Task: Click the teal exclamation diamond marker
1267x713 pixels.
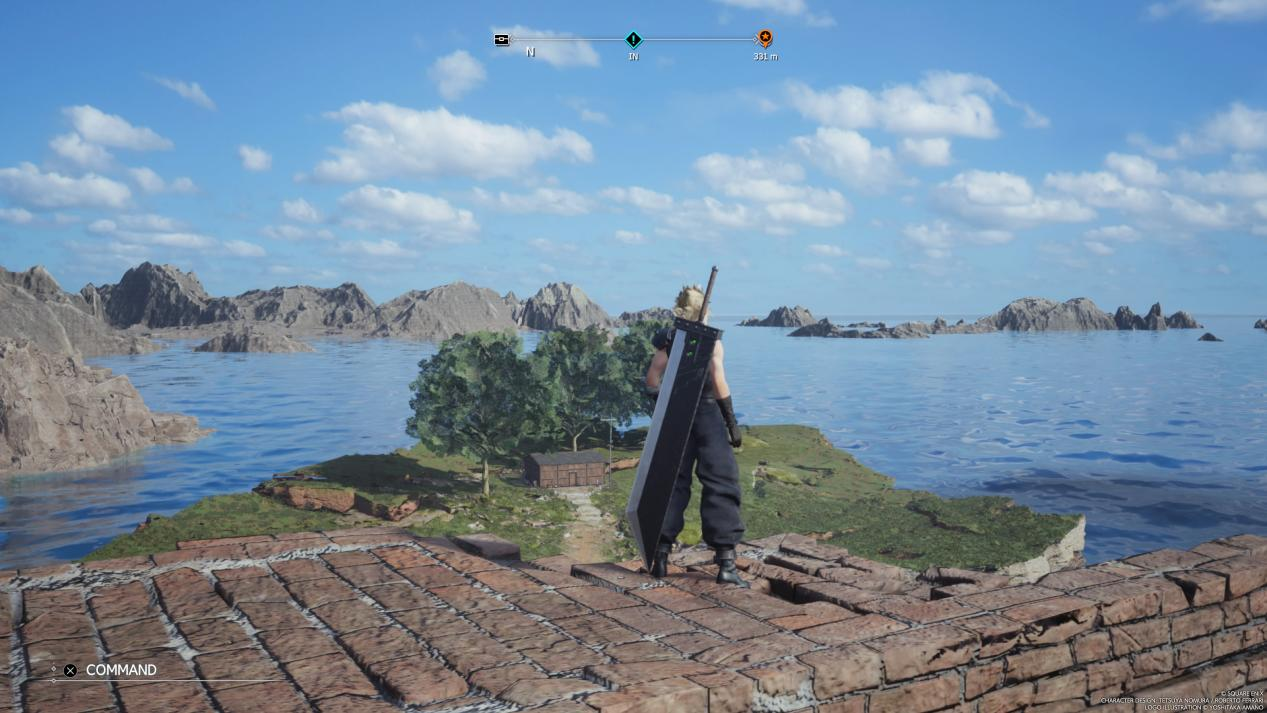Action: 633,40
